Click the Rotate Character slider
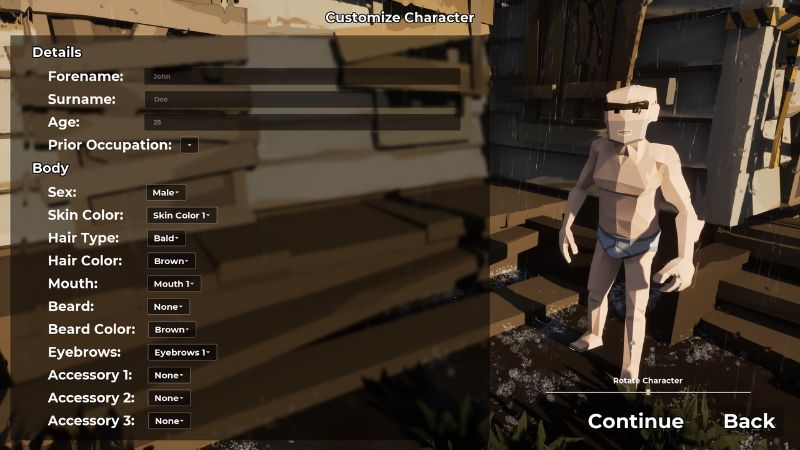Viewport: 800px width, 450px height. pyautogui.click(x=648, y=392)
